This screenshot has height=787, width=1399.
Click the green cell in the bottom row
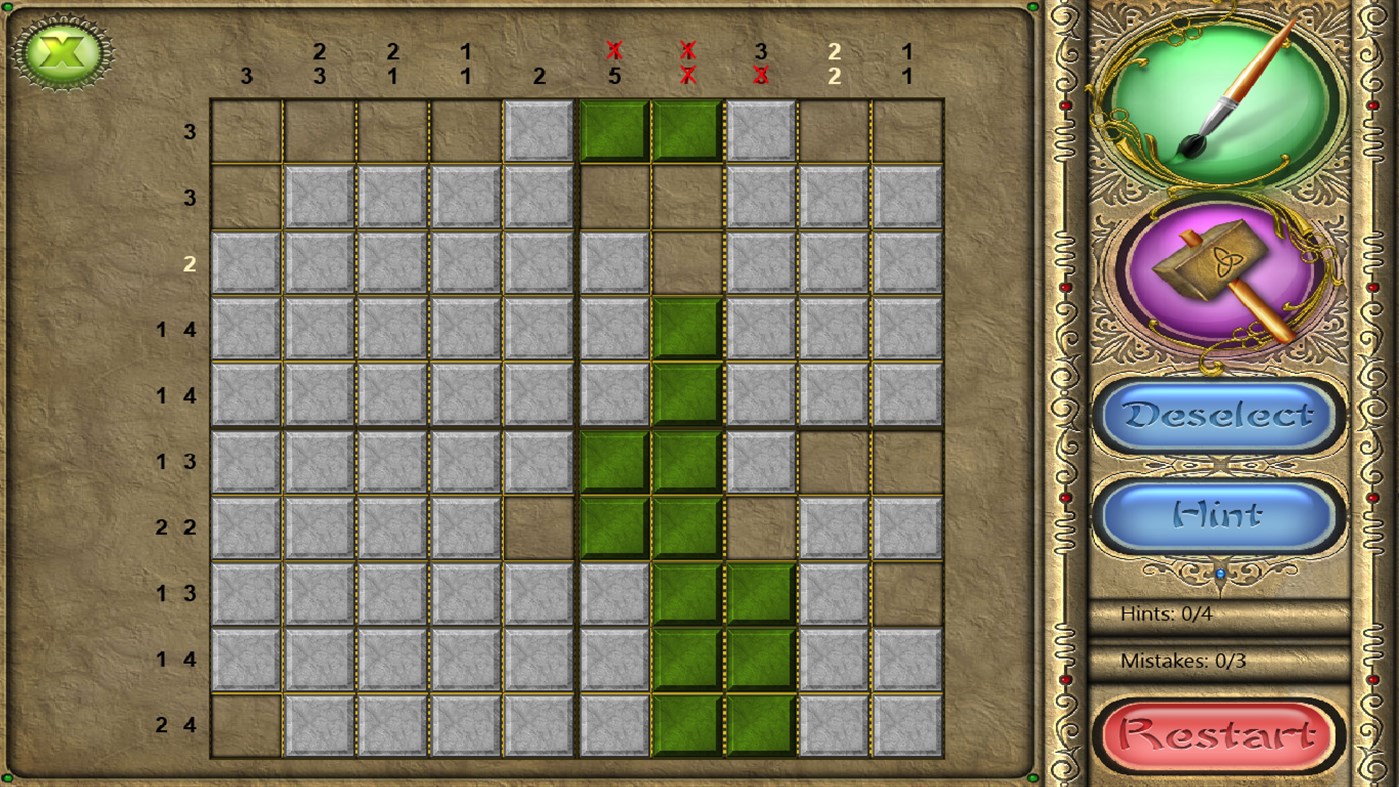(x=687, y=725)
